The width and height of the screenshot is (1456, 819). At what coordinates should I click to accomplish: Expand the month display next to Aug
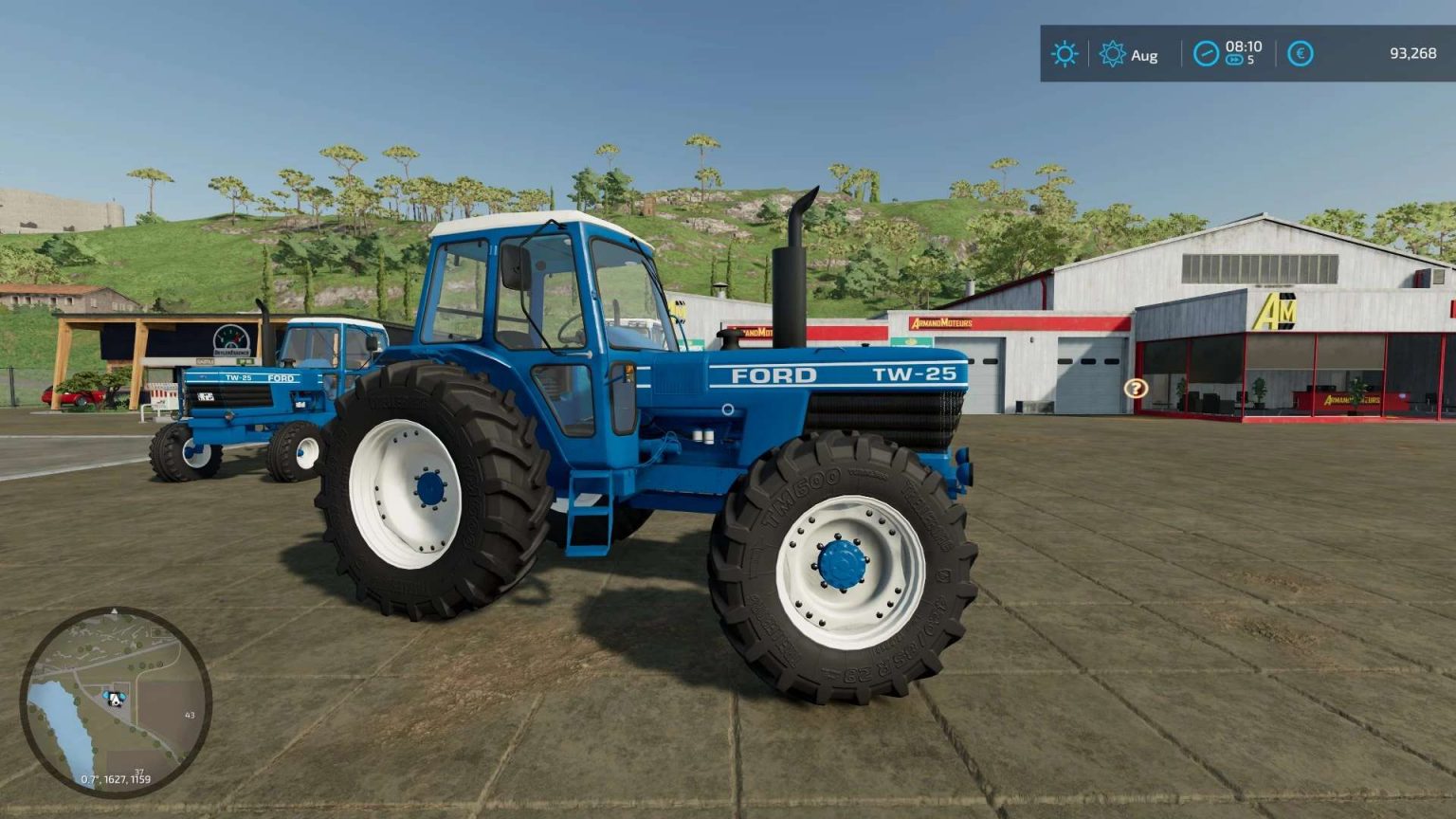tap(1144, 56)
